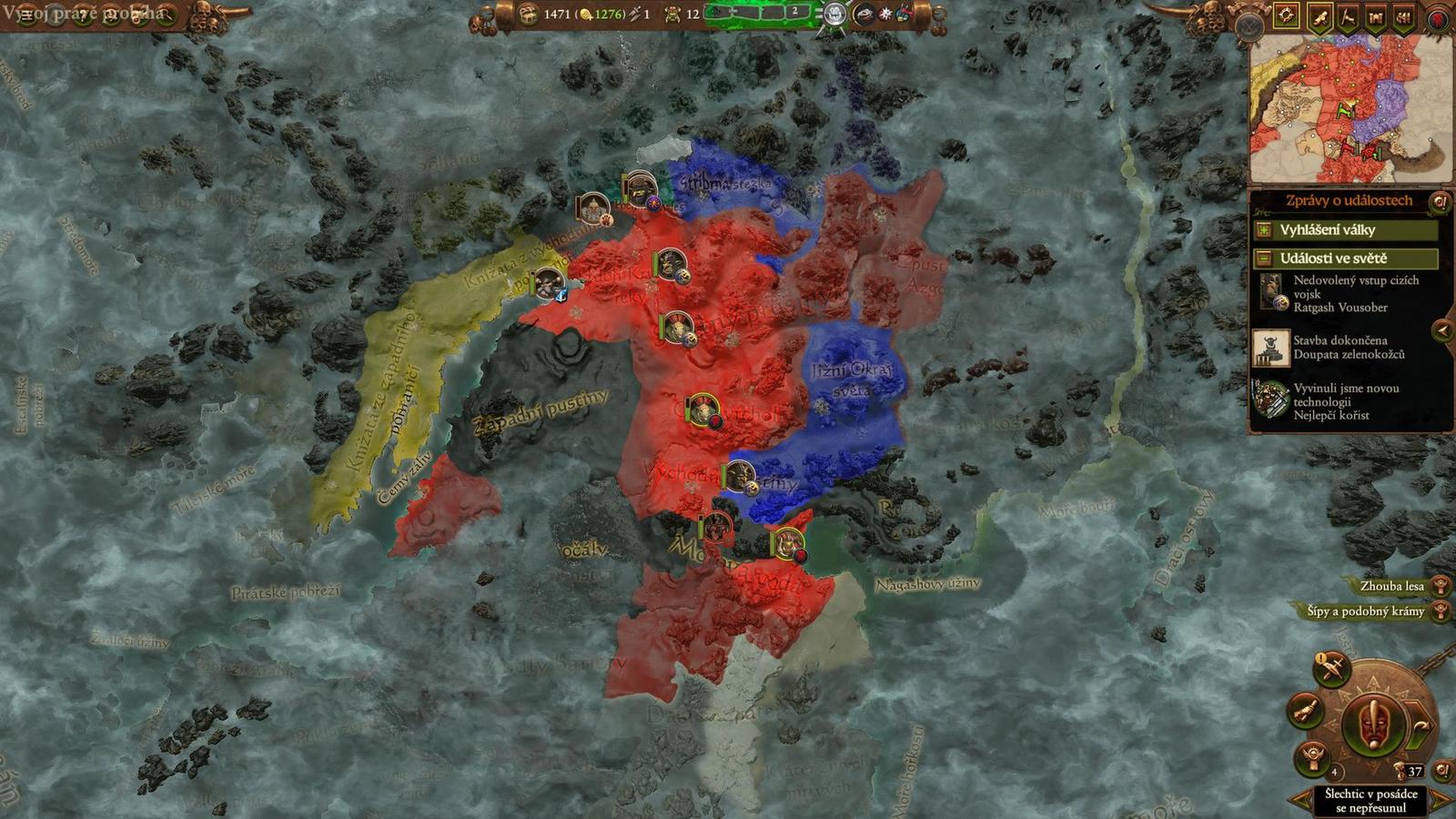This screenshot has width=1456, height=819.
Task: Click the green chevron arrow next to end-turn wheel
Action: tap(1418, 726)
